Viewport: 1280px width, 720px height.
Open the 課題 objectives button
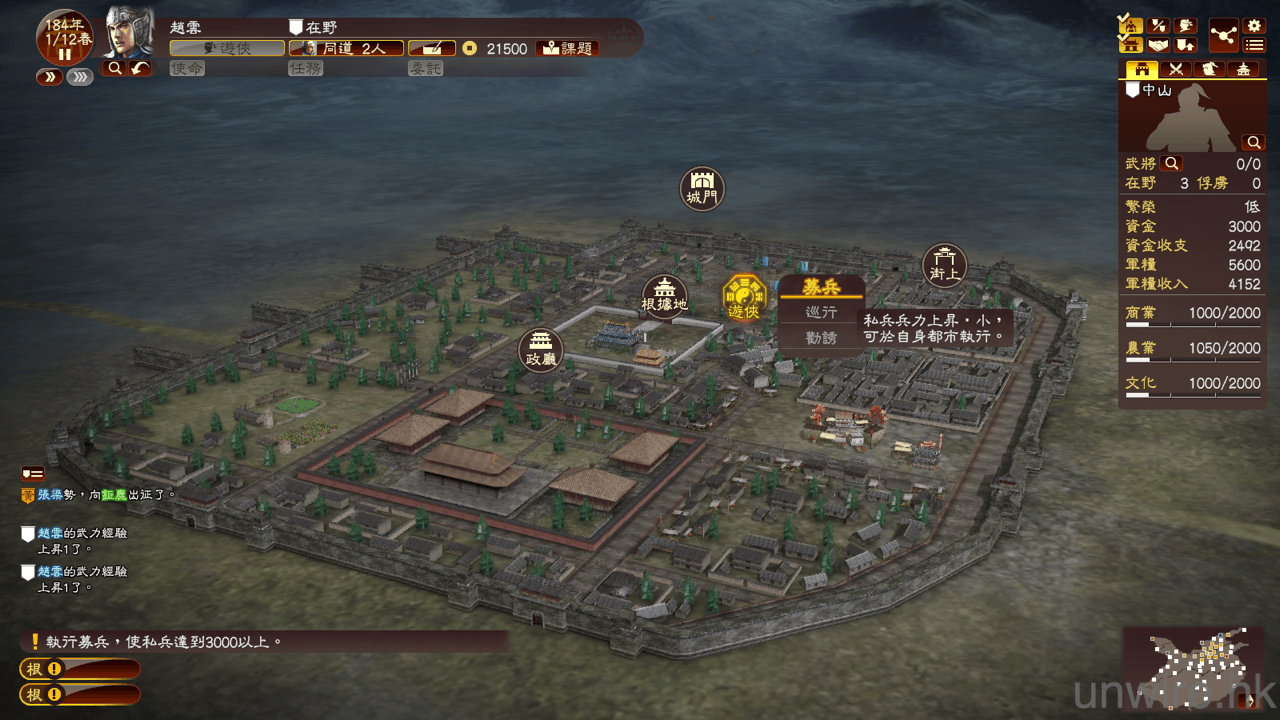(x=568, y=48)
